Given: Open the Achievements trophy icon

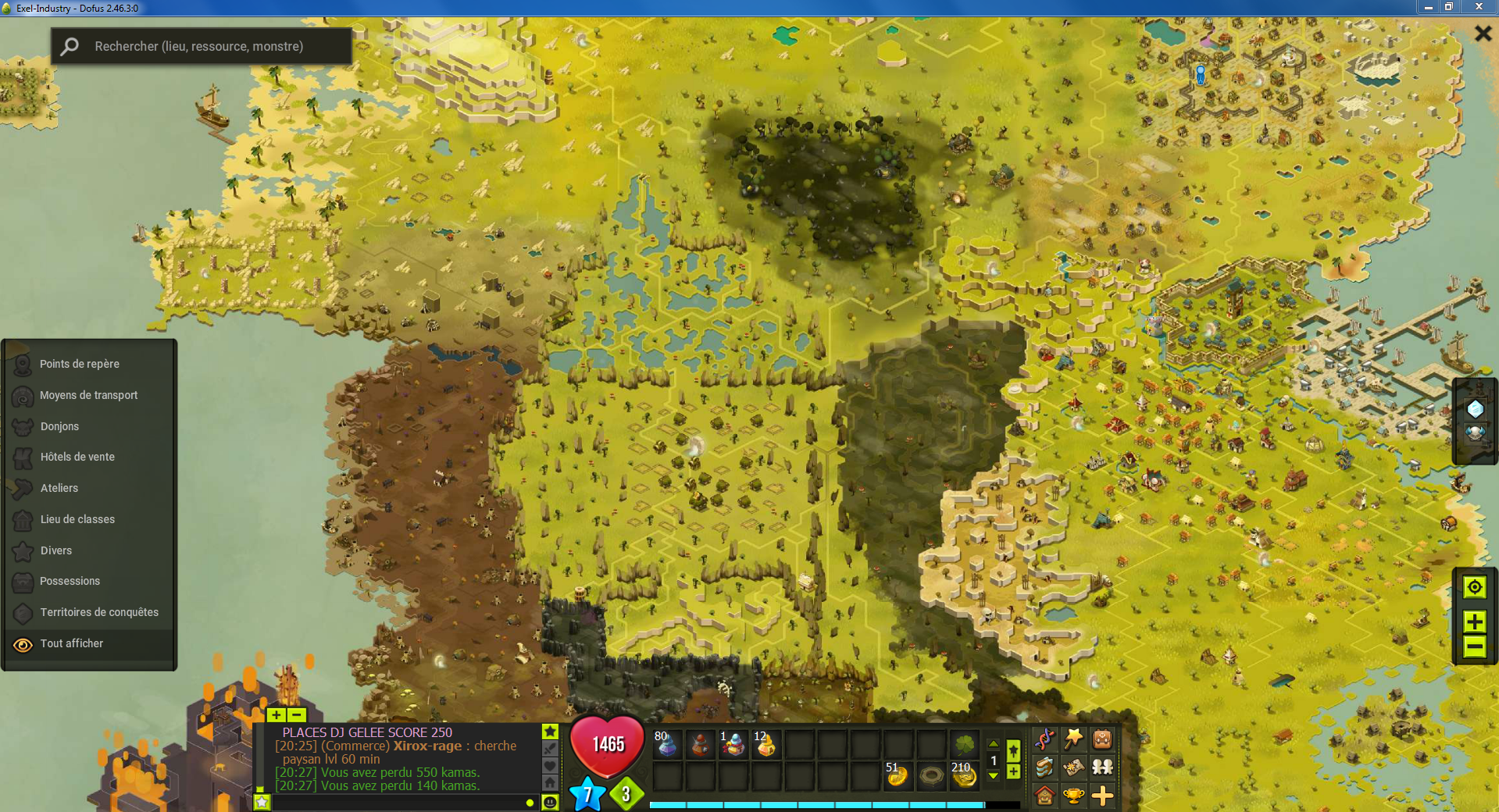Looking at the screenshot, I should (1074, 796).
